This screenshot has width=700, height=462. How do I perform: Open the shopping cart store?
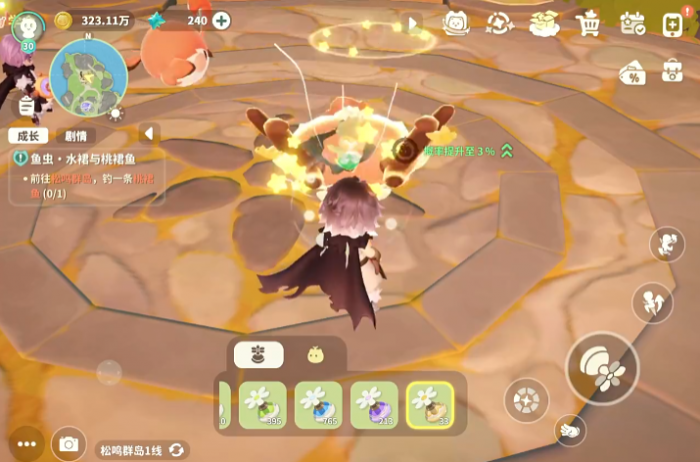(589, 22)
